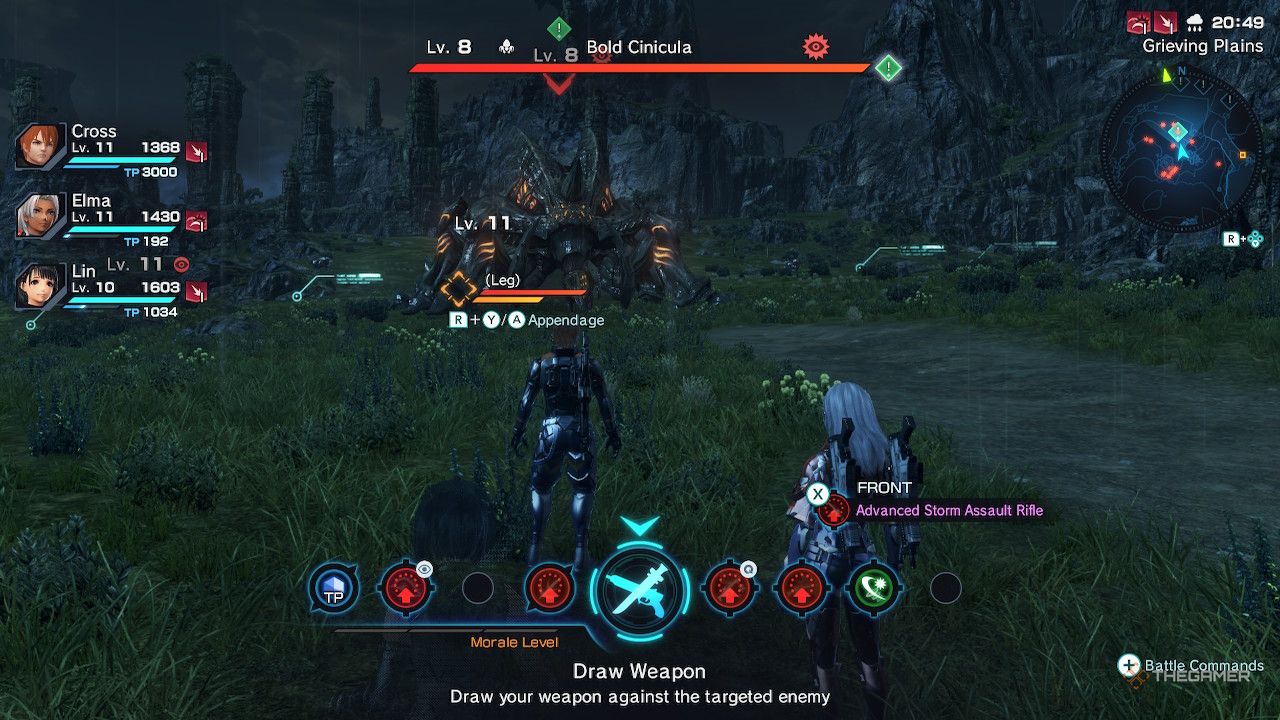This screenshot has height=720, width=1280.
Task: Trigger the green crescent star art
Action: pyautogui.click(x=873, y=589)
